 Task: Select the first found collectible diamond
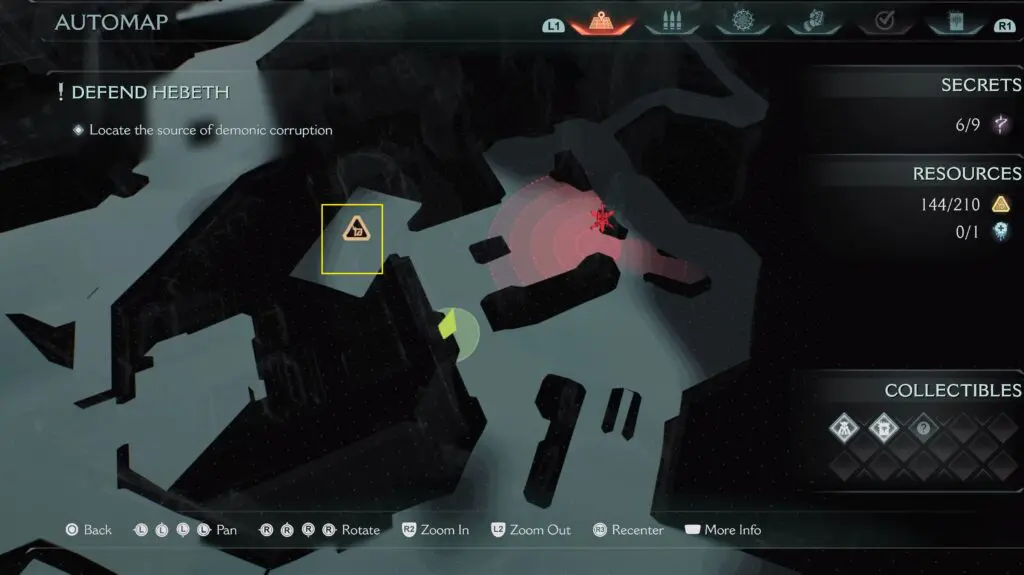point(845,427)
